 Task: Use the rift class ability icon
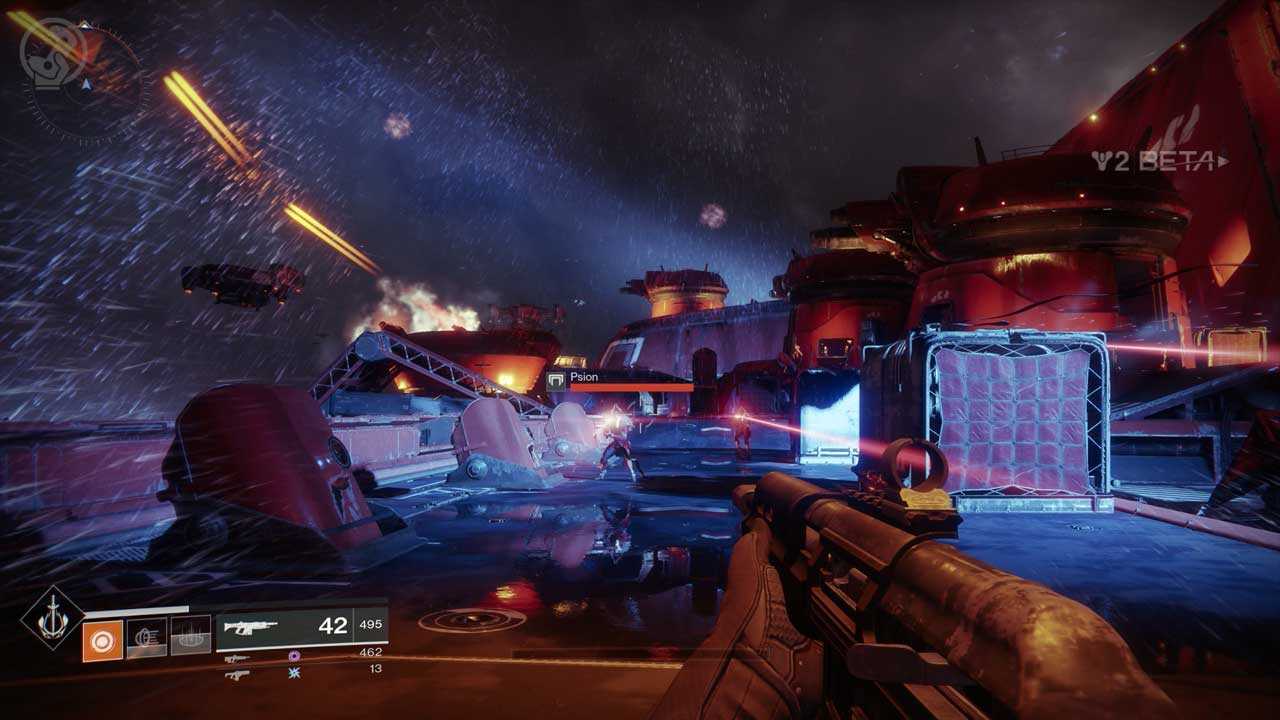(x=190, y=636)
